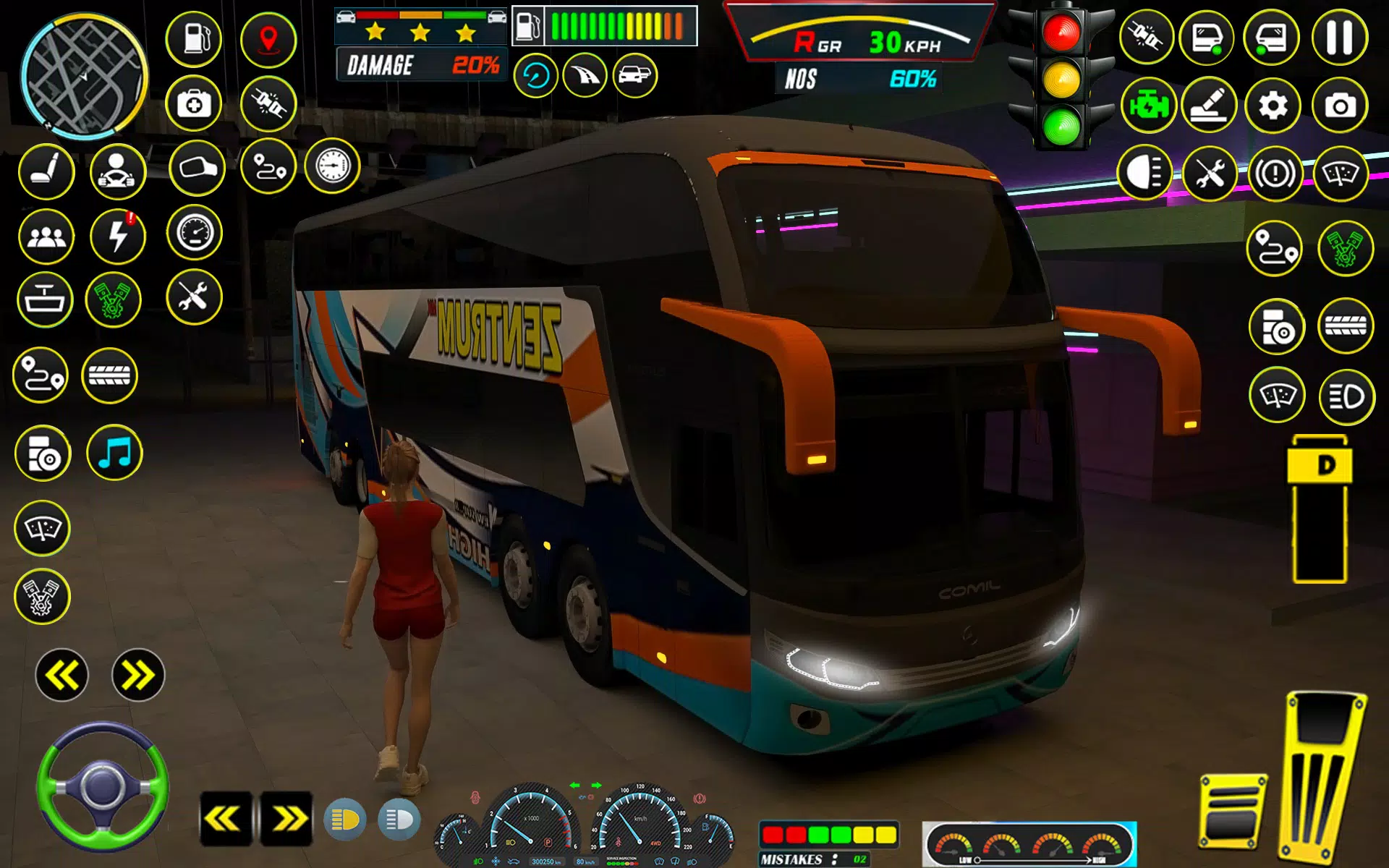Activate the green engine icon button
This screenshot has width=1389, height=868.
[1148, 106]
